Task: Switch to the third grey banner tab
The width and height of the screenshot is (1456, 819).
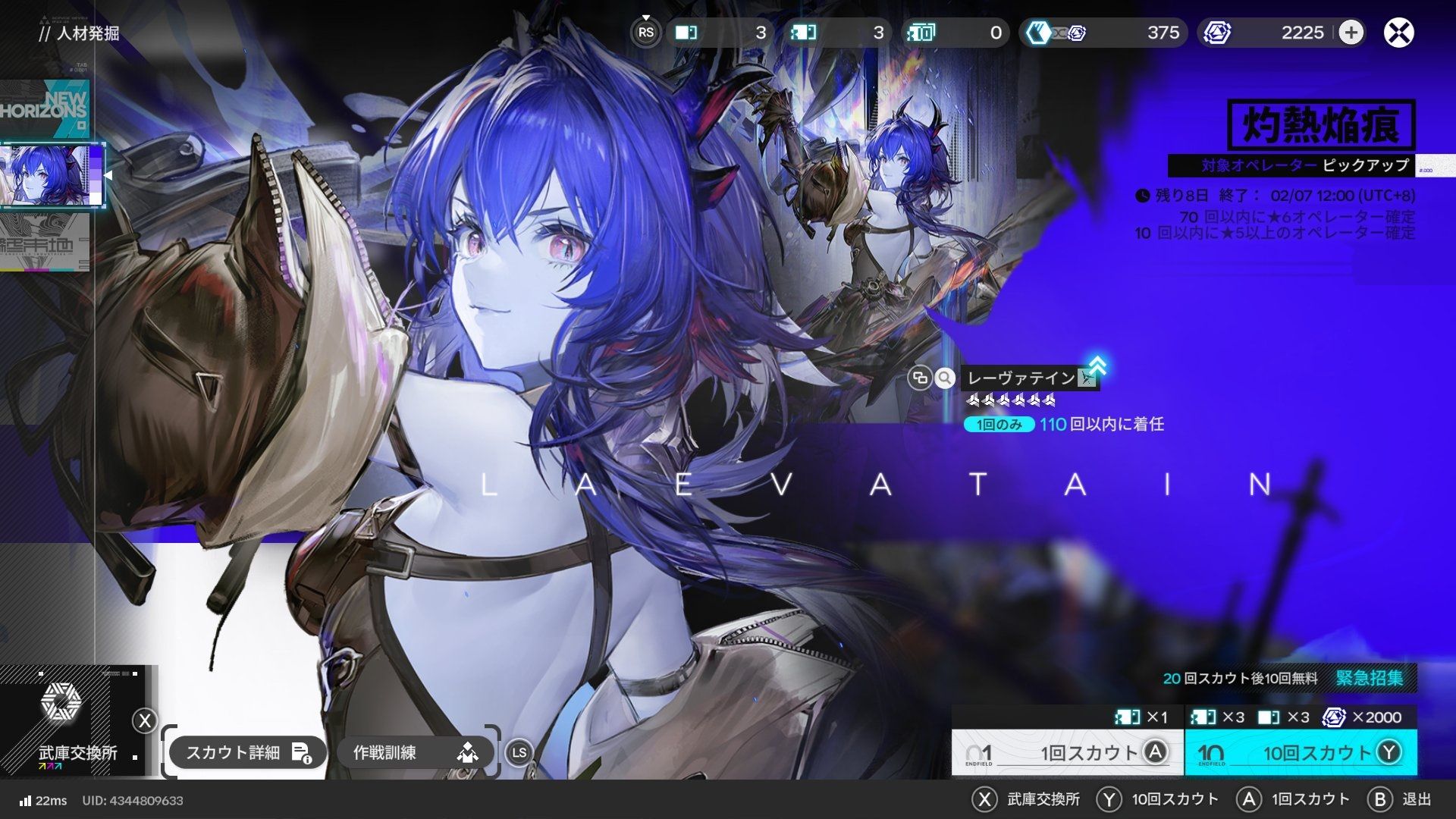Action: point(45,242)
